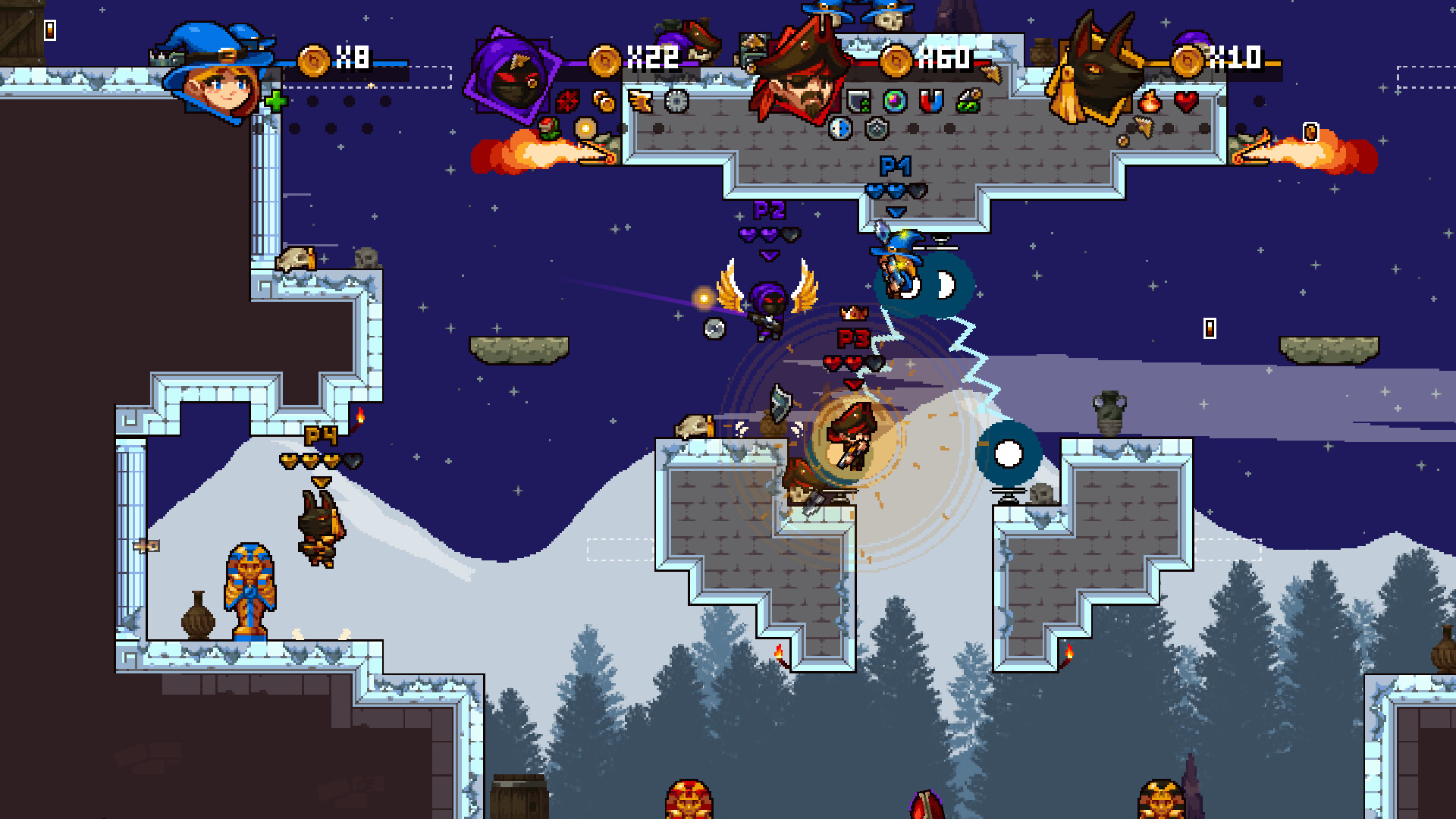Select the red star perk under the ninja portrait
The height and width of the screenshot is (819, 1456).
click(567, 100)
